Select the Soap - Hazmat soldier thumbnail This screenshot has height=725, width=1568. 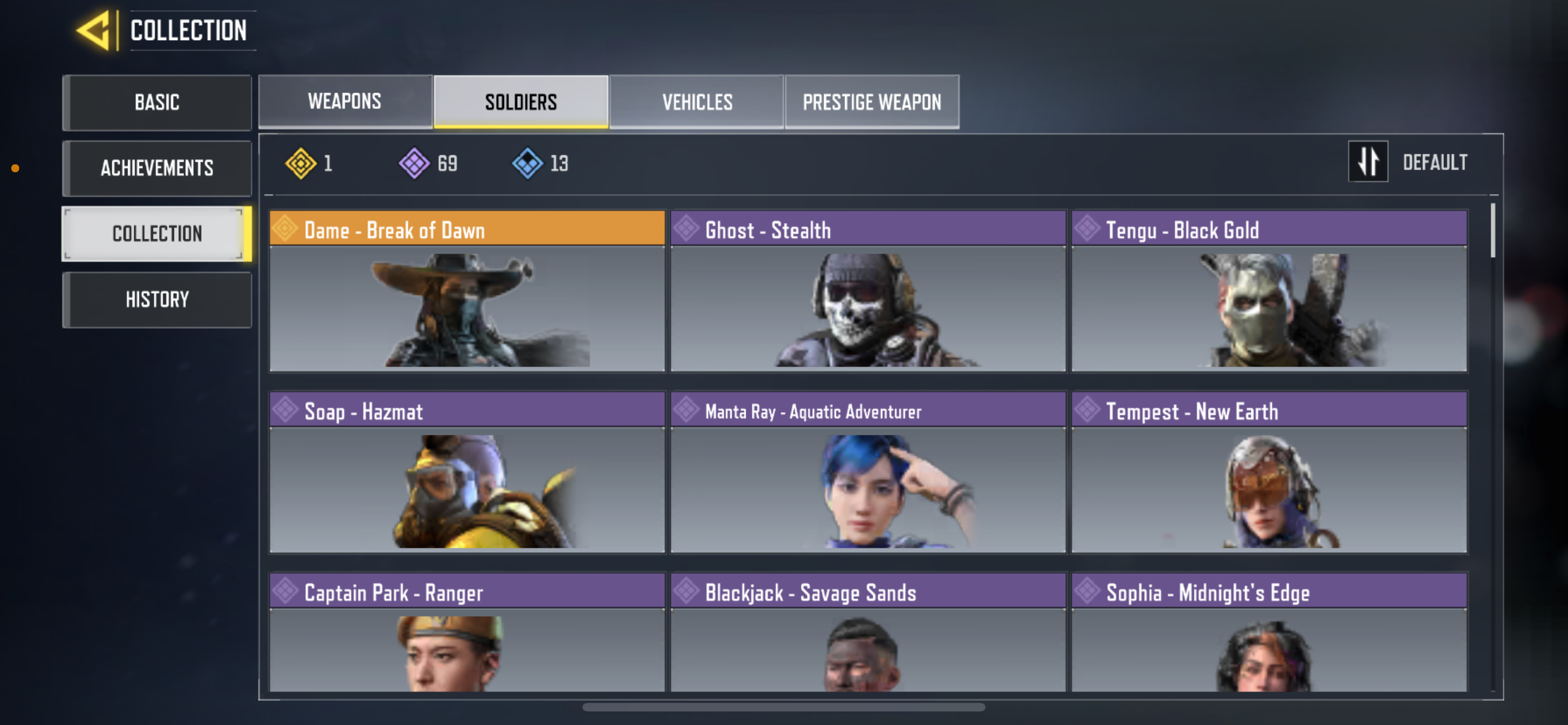[467, 490]
